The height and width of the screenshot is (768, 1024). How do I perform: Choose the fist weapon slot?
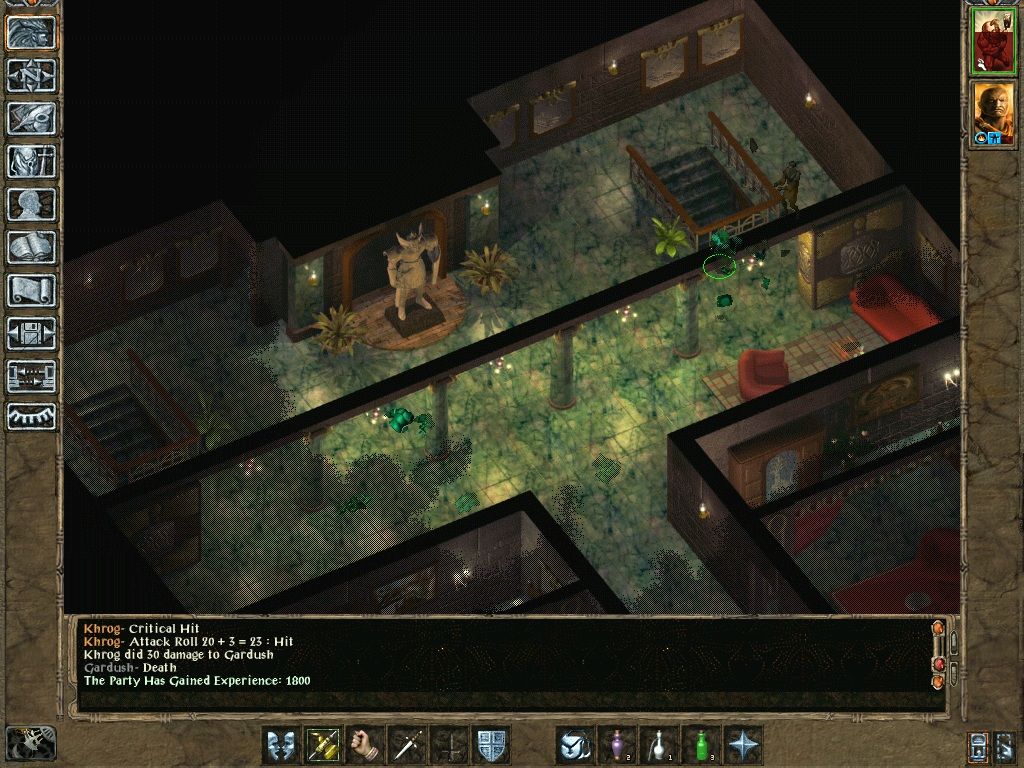(x=365, y=745)
